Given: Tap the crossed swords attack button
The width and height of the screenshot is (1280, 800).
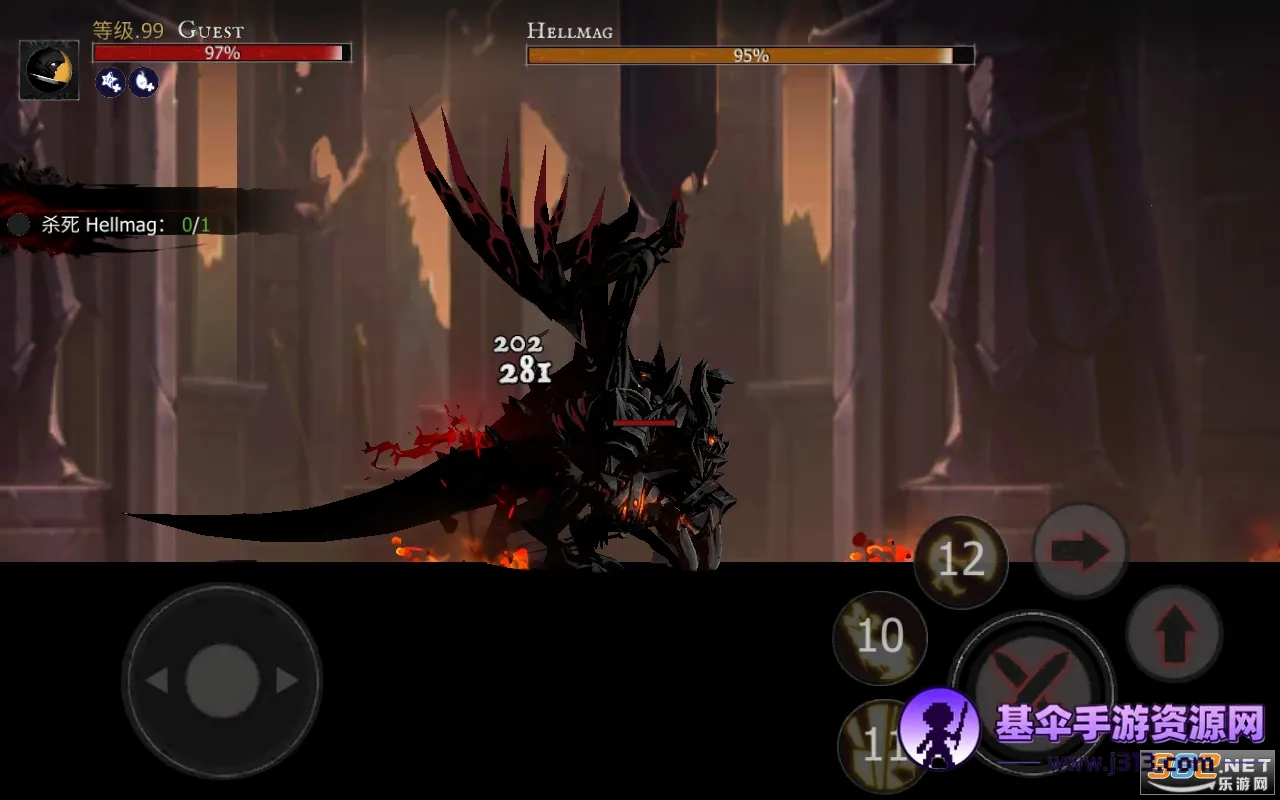Looking at the screenshot, I should click(1031, 690).
